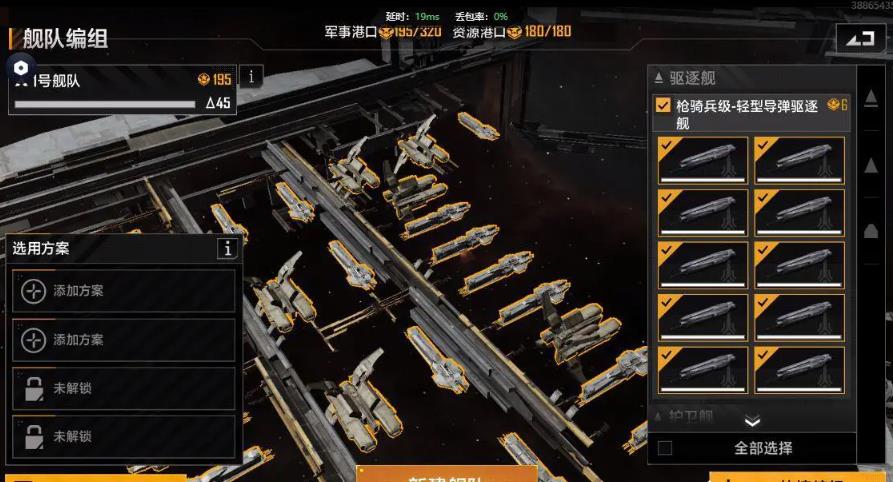Expand the ship list with the down chevron
This screenshot has height=482, width=893.
(752, 422)
